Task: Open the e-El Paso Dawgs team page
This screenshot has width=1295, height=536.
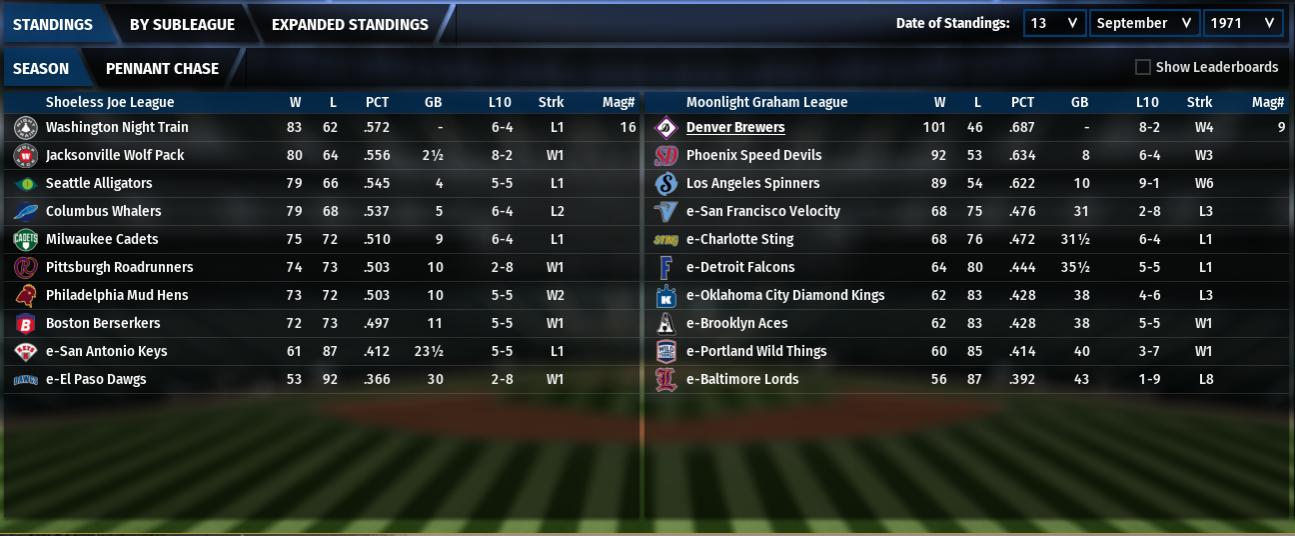Action: pyautogui.click(x=96, y=379)
